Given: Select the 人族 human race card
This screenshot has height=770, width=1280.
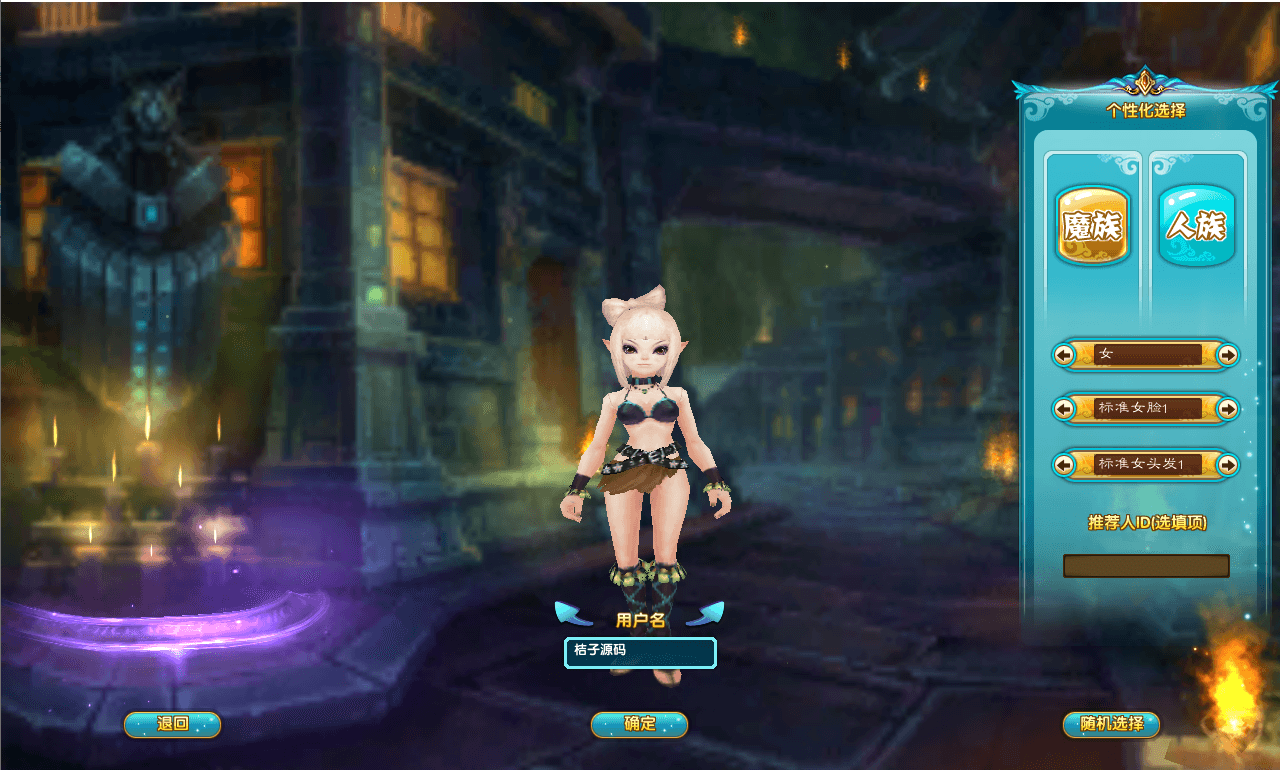Looking at the screenshot, I should click(1196, 222).
